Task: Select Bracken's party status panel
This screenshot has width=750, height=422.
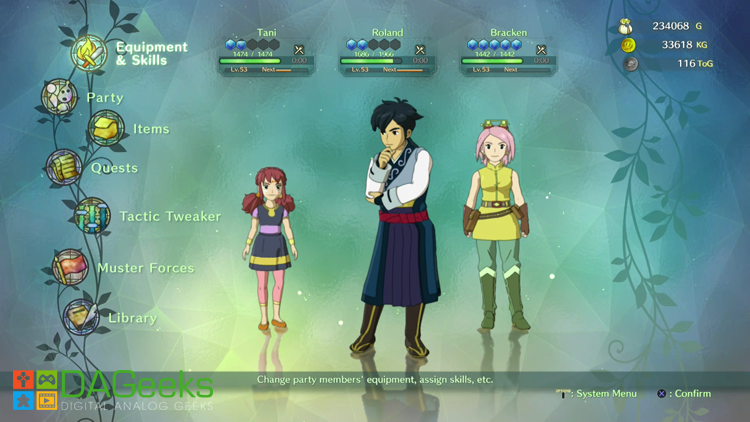Action: [x=508, y=52]
